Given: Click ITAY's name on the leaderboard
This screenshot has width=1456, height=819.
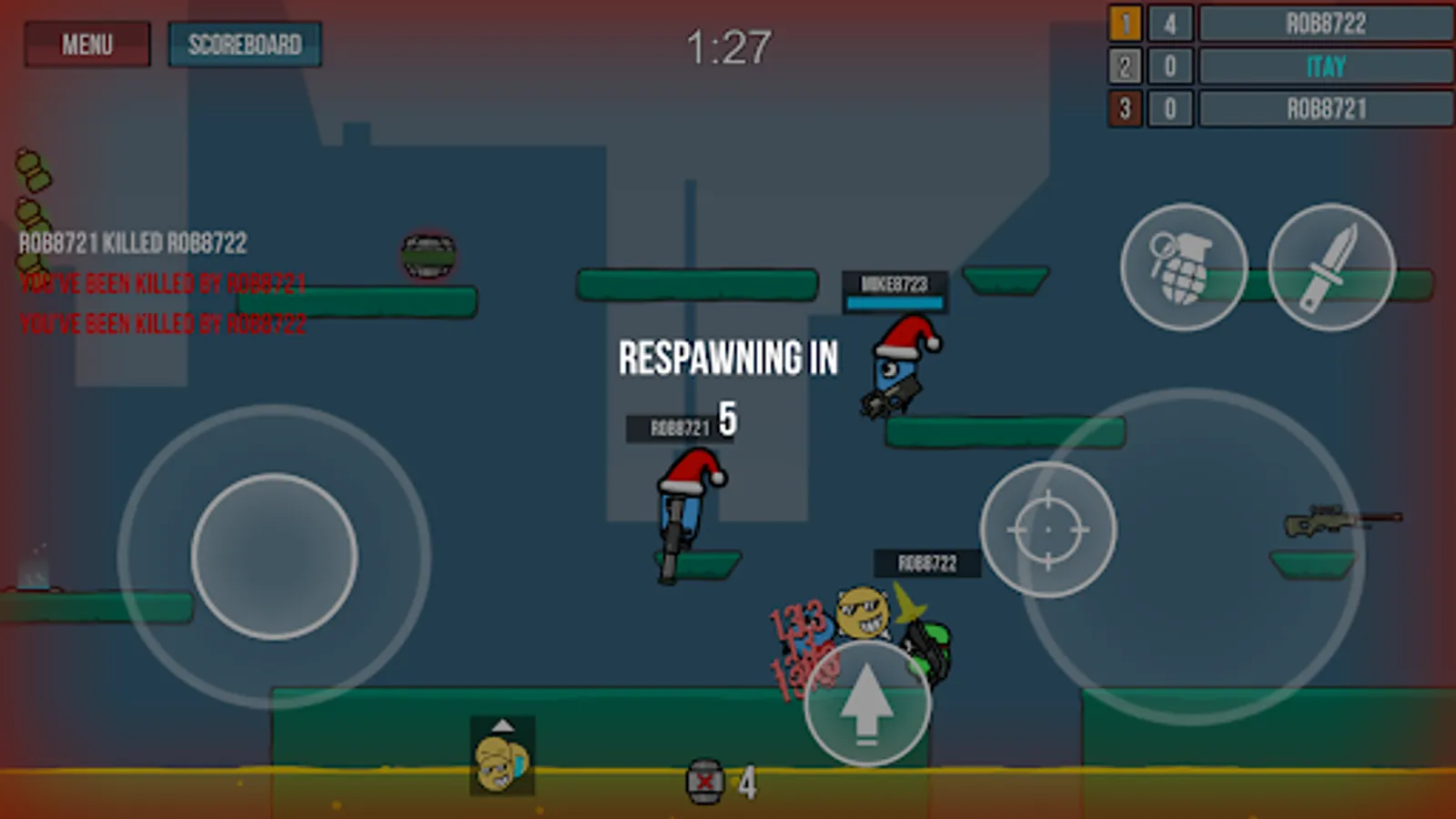Looking at the screenshot, I should [x=1322, y=66].
